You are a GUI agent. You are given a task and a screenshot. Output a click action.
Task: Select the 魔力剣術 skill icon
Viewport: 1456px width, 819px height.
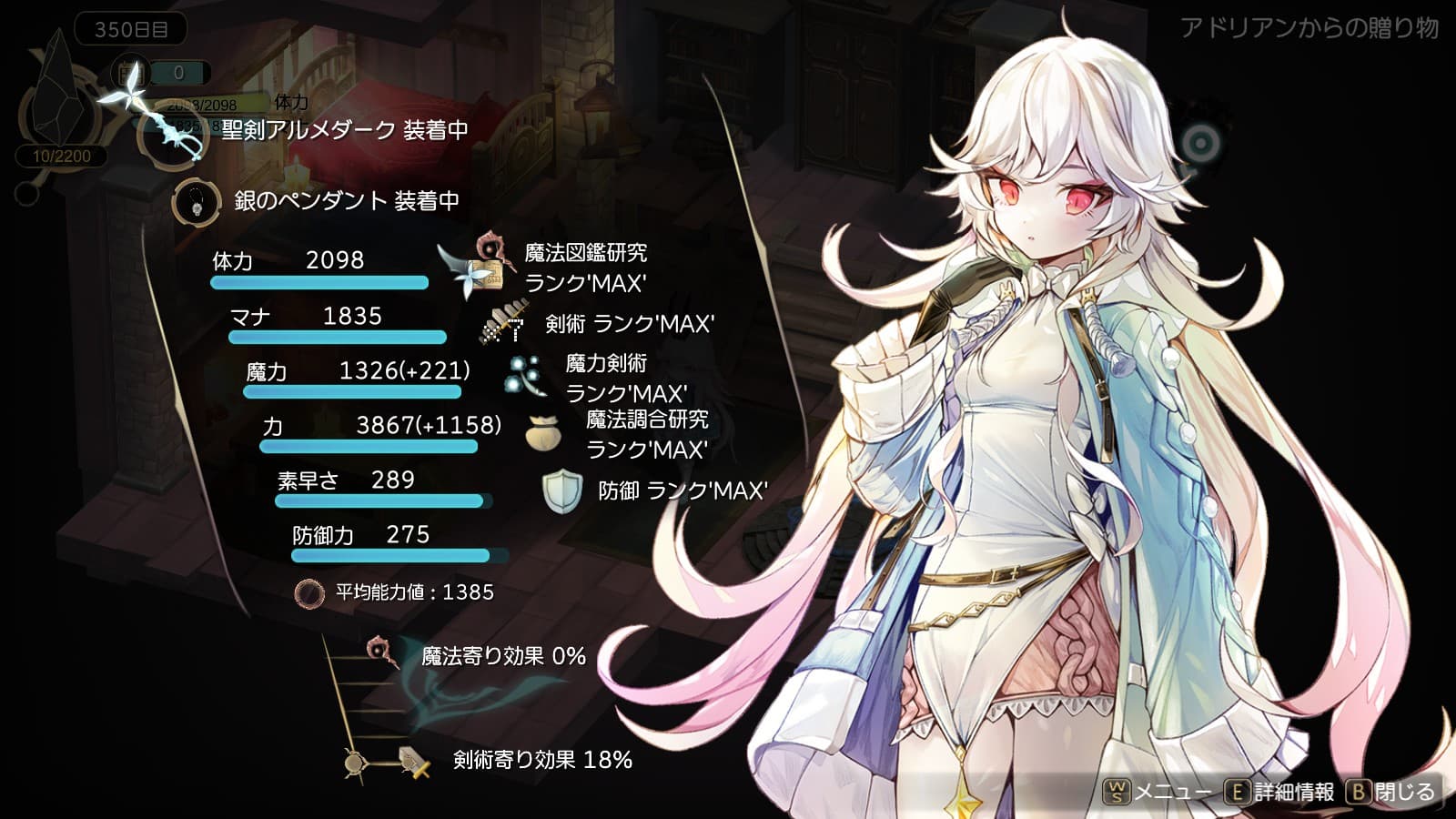[x=525, y=377]
